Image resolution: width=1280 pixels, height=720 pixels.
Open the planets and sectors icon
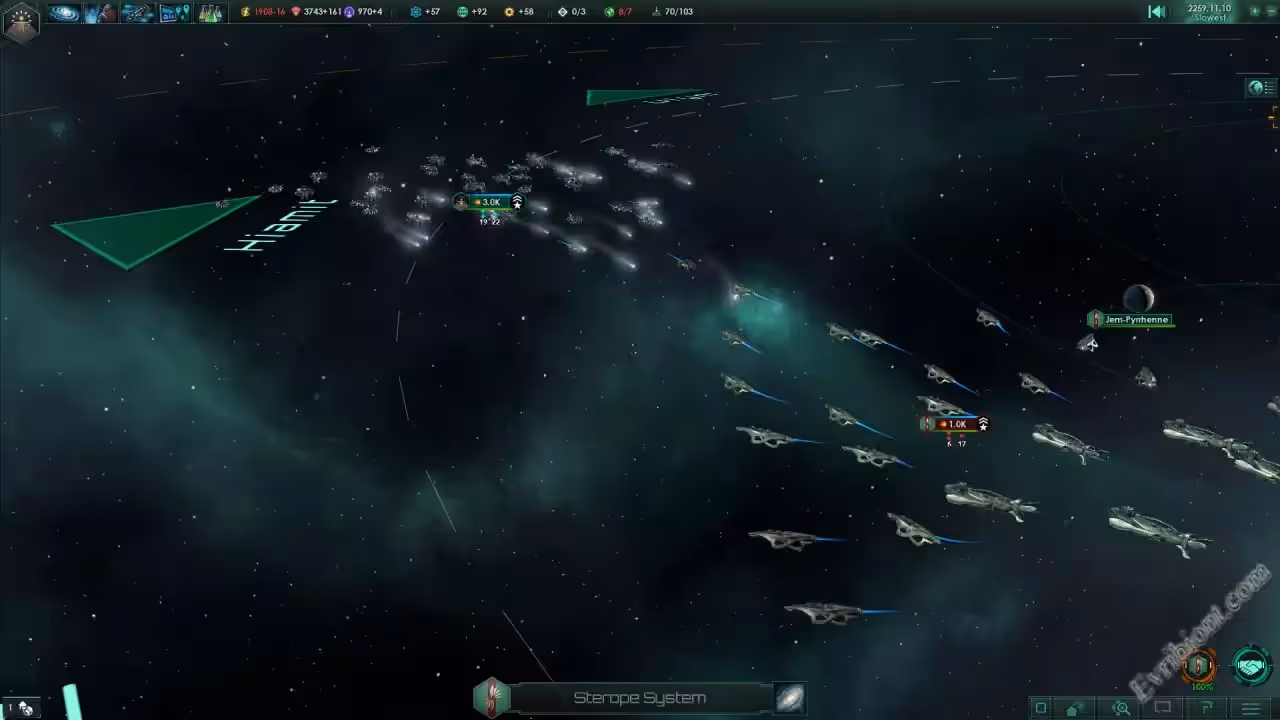pyautogui.click(x=174, y=13)
